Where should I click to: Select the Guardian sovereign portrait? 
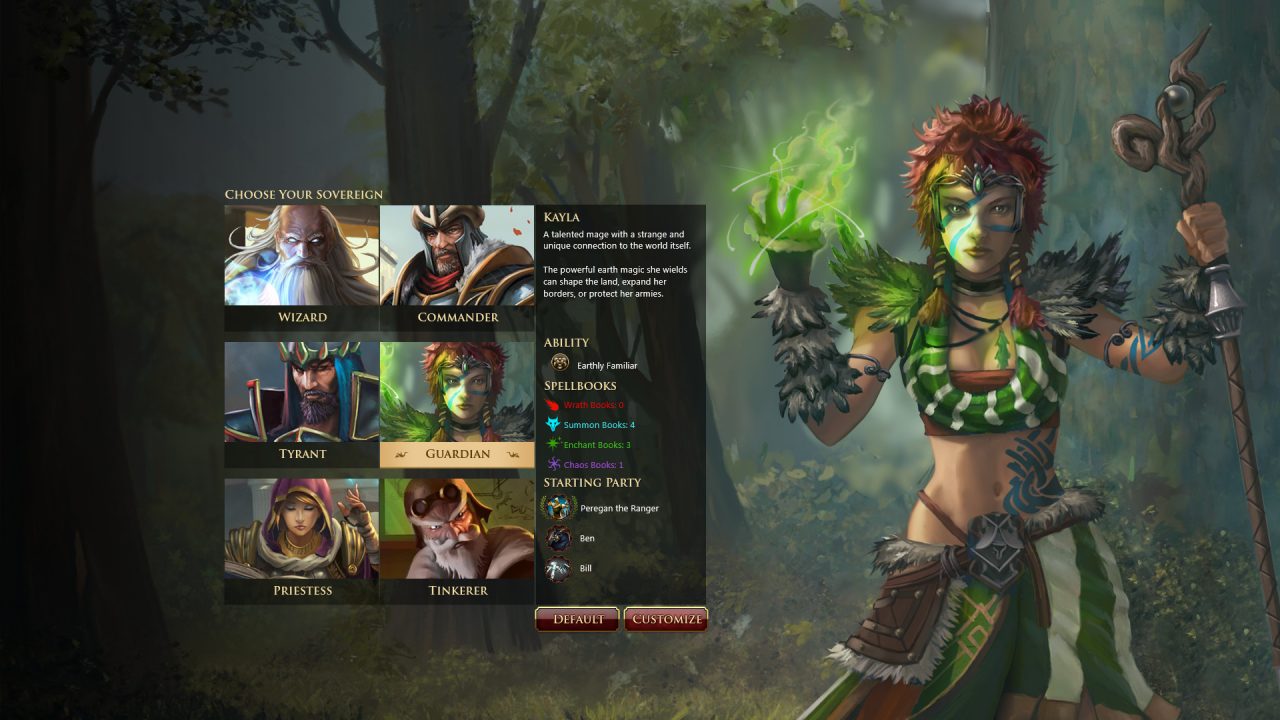click(x=458, y=390)
